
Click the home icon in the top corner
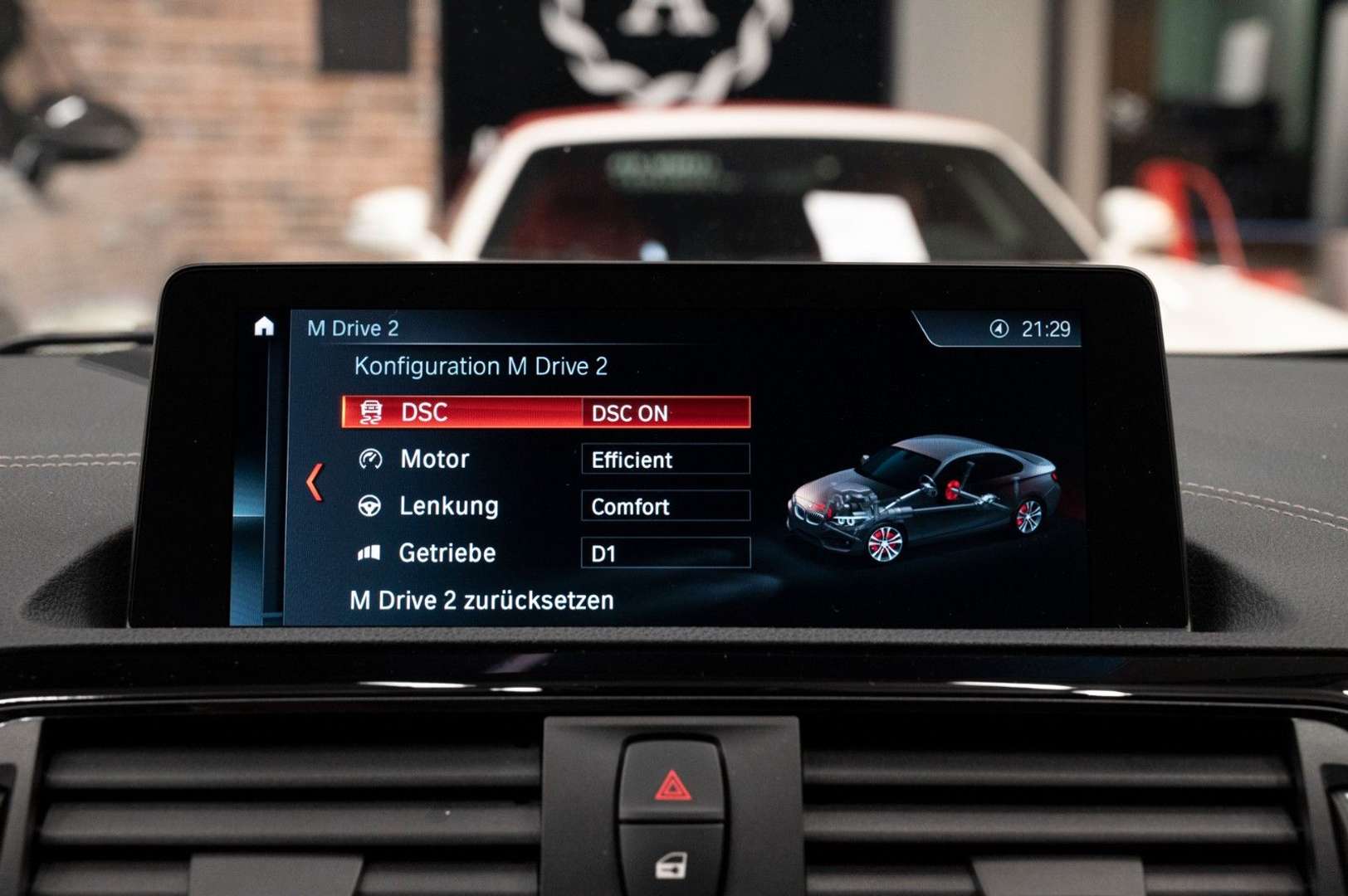(x=264, y=327)
